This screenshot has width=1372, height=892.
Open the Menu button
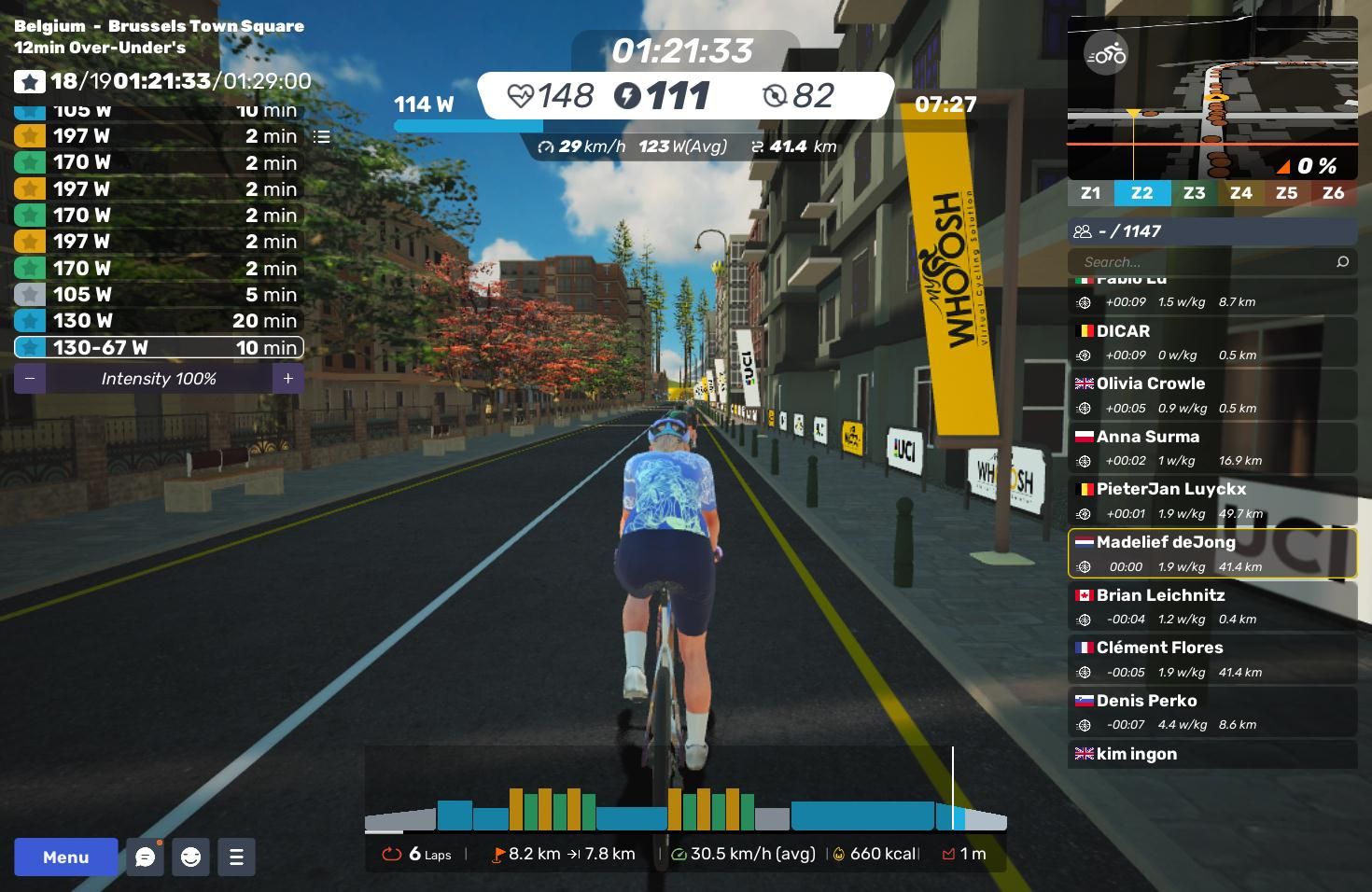(65, 857)
